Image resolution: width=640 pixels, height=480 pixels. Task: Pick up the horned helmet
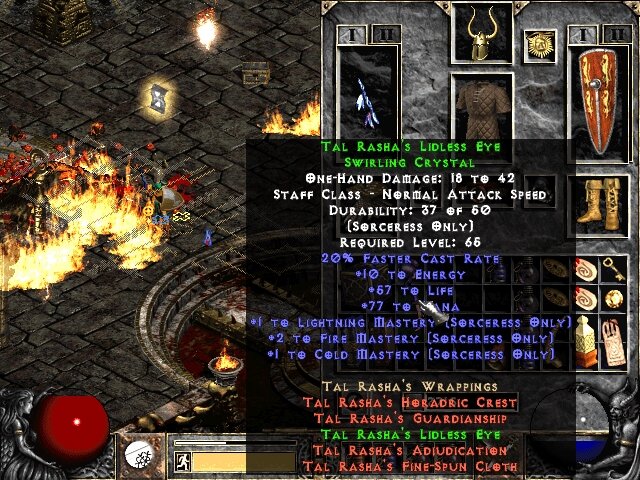pyautogui.click(x=482, y=31)
